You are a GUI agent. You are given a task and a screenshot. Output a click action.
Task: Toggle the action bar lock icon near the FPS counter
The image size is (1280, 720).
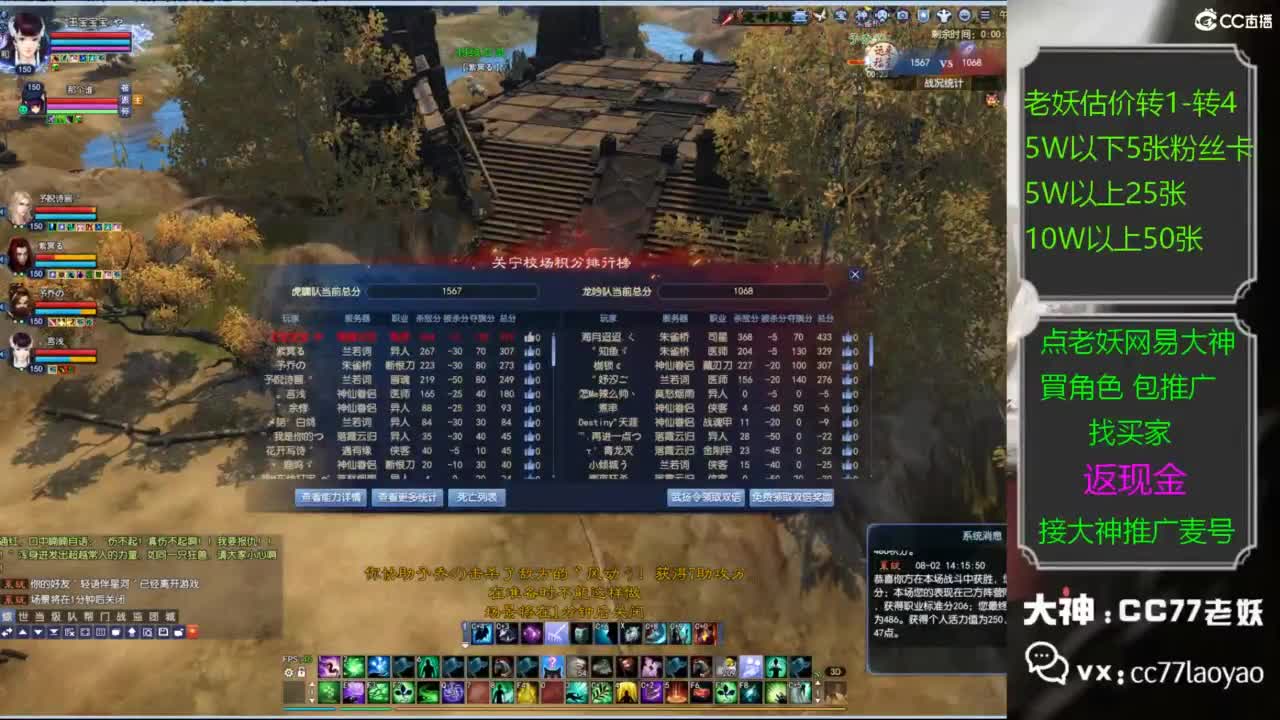point(301,670)
